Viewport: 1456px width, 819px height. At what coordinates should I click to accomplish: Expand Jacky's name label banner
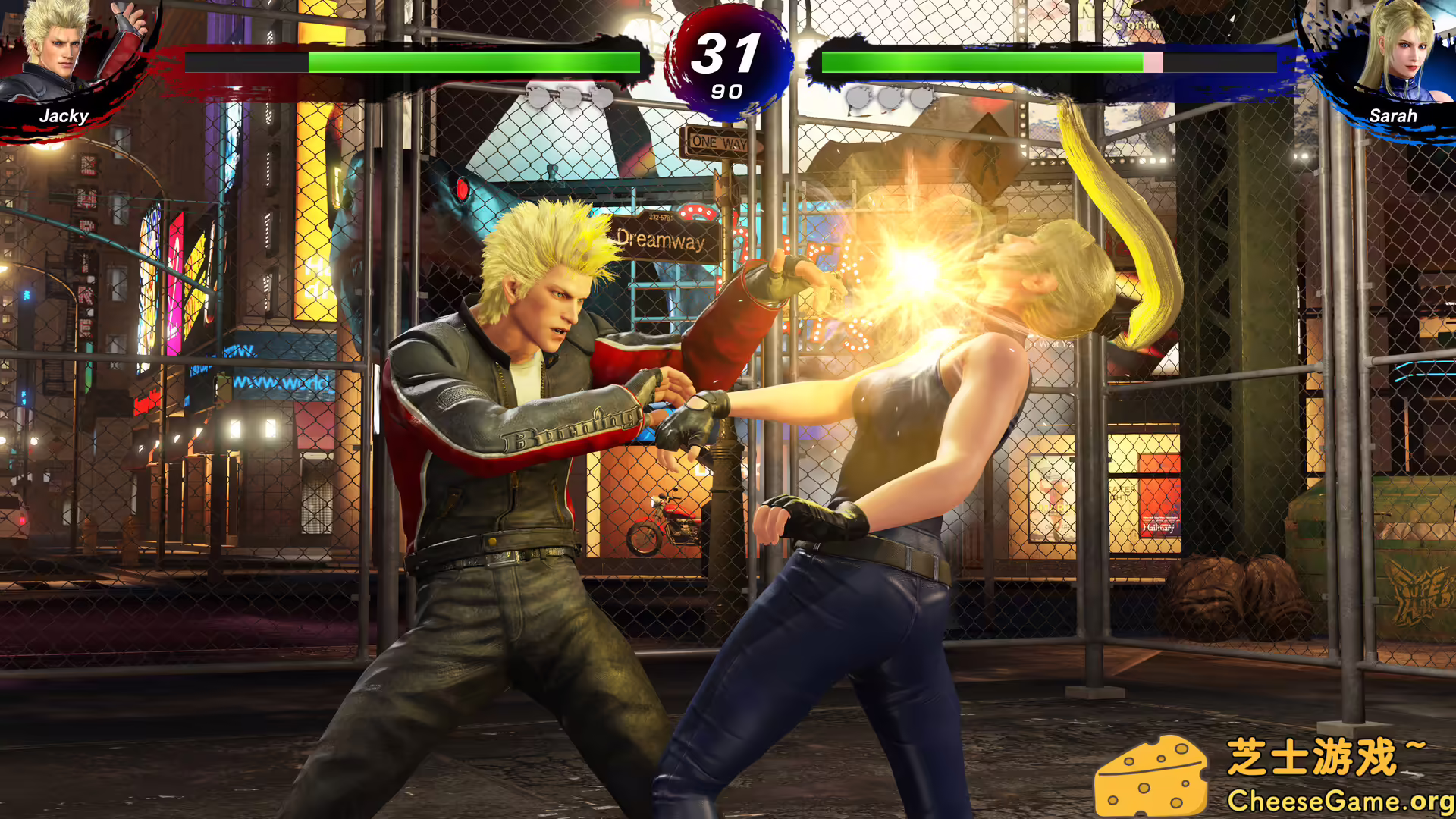click(x=64, y=116)
